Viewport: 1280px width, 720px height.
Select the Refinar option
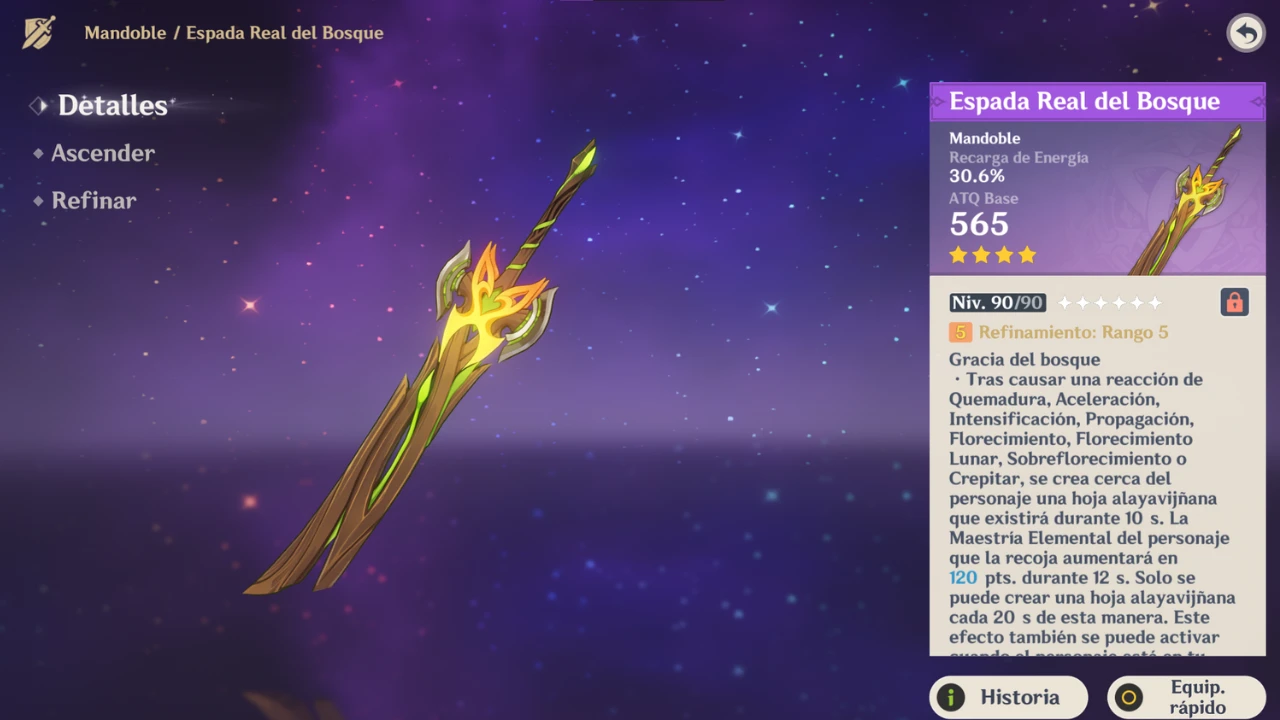pos(93,200)
